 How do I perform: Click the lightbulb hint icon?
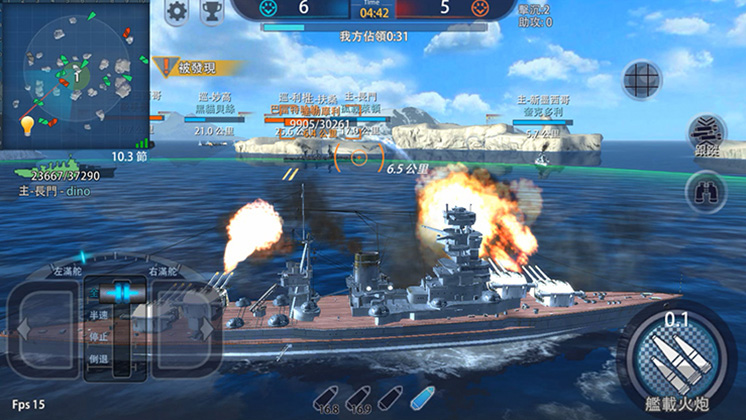pyautogui.click(x=27, y=125)
